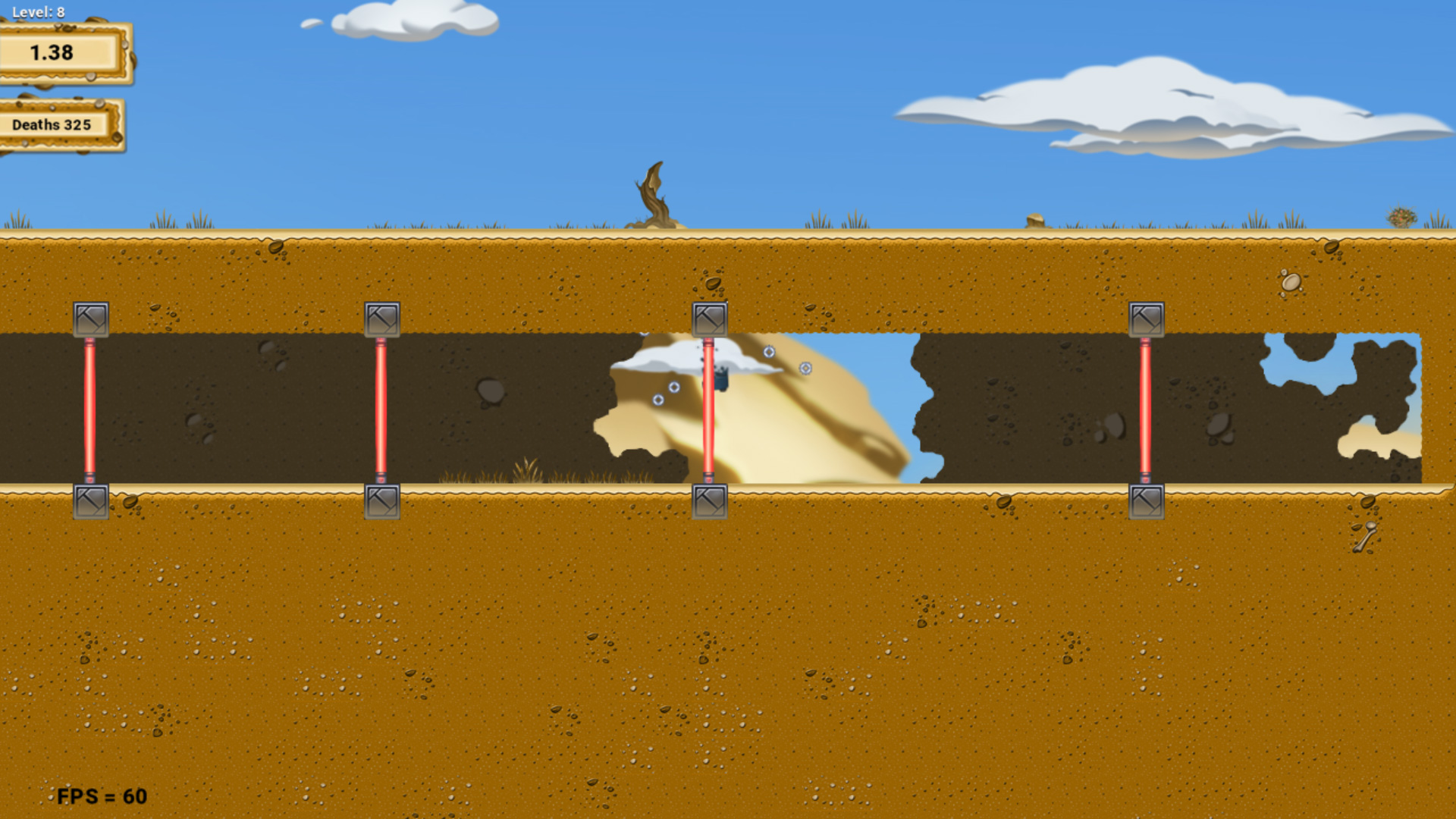This screenshot has width=1456, height=819.
Task: Click the second laser's lower emitter box
Action: coord(384,500)
